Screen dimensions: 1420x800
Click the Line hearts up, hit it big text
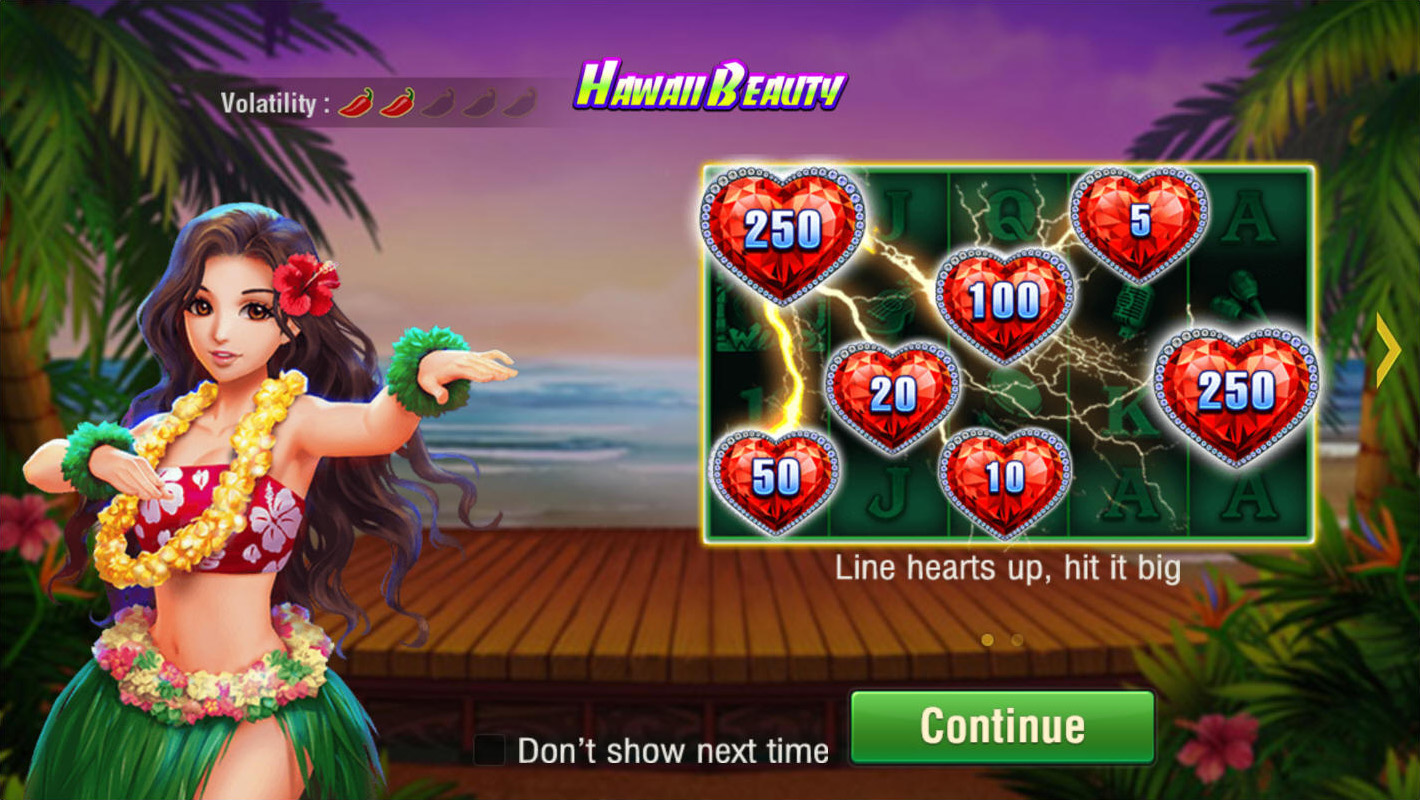pos(1009,567)
